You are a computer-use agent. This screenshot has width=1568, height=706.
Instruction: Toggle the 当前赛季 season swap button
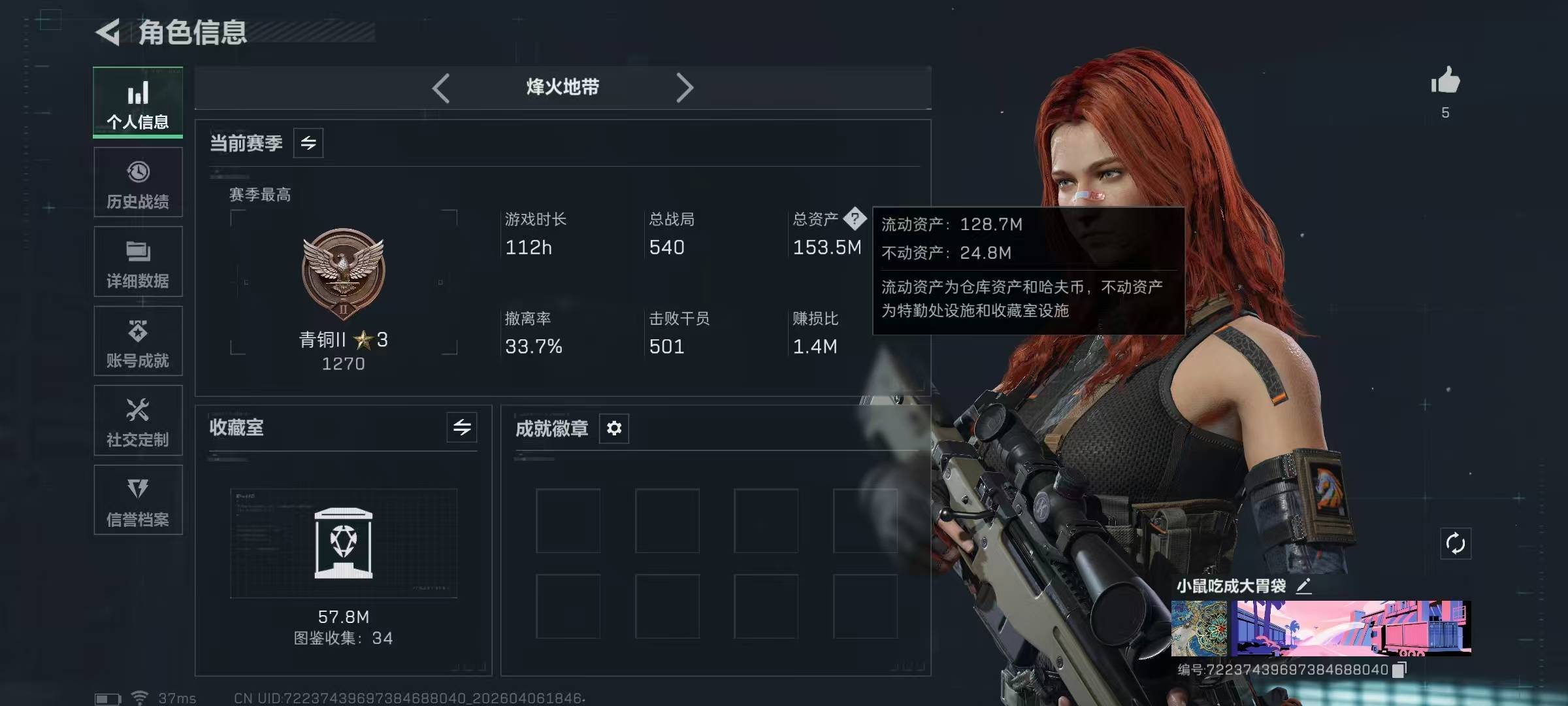(308, 143)
